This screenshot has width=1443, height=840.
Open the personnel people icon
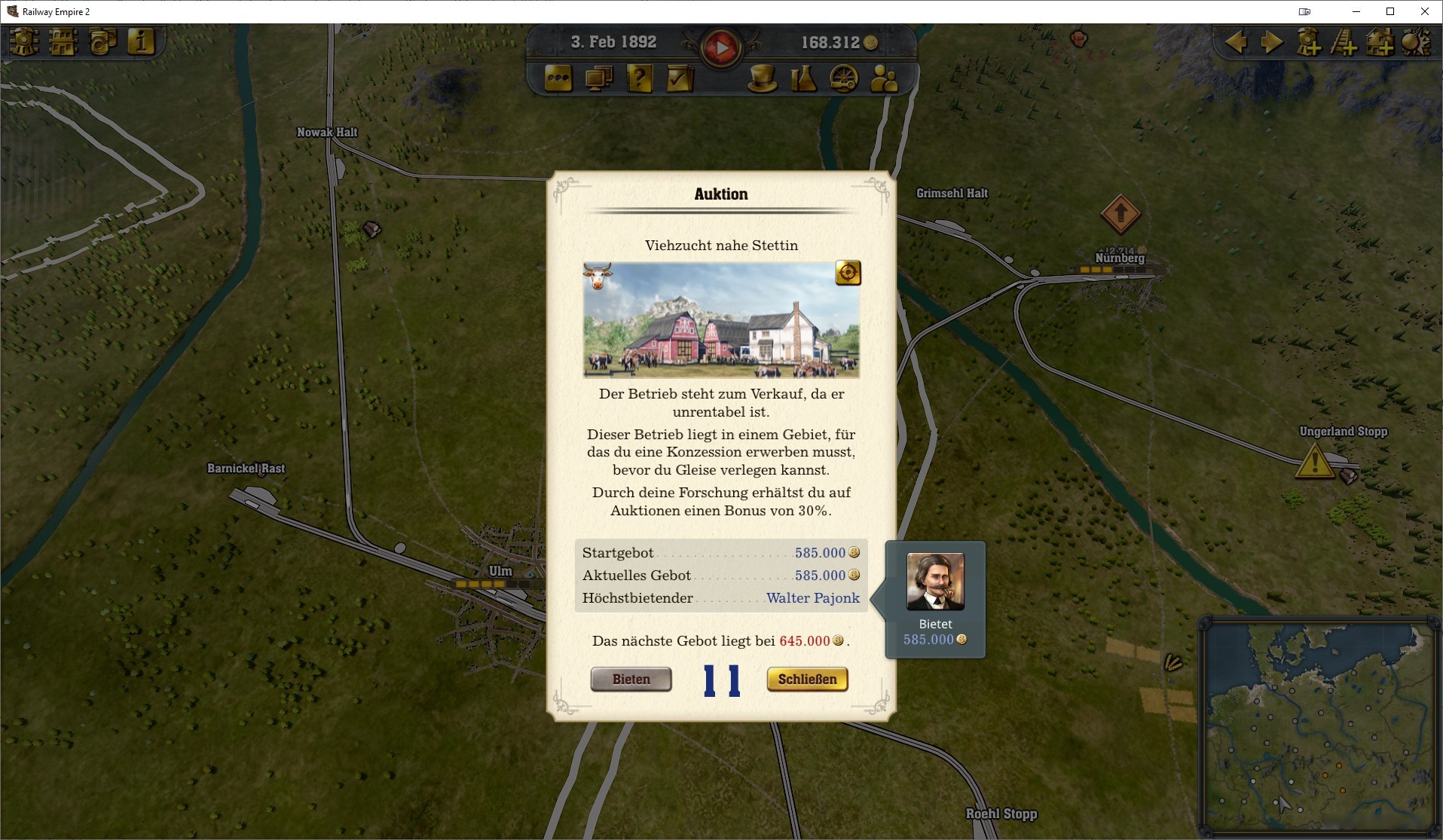[x=882, y=78]
